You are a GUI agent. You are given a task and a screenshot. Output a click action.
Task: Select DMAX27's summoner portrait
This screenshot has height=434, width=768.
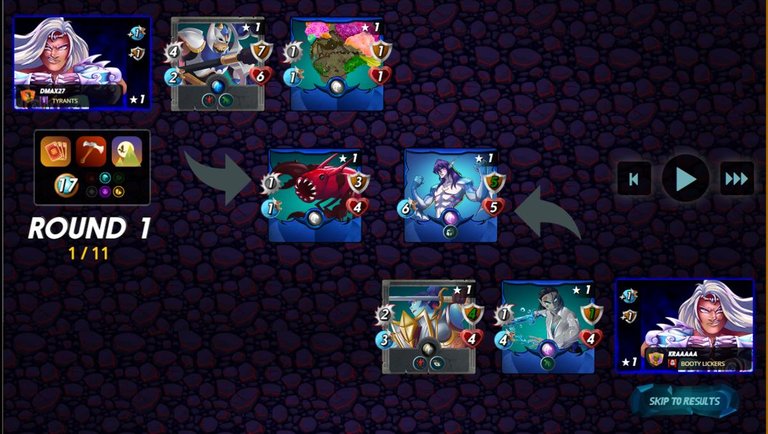(82, 61)
